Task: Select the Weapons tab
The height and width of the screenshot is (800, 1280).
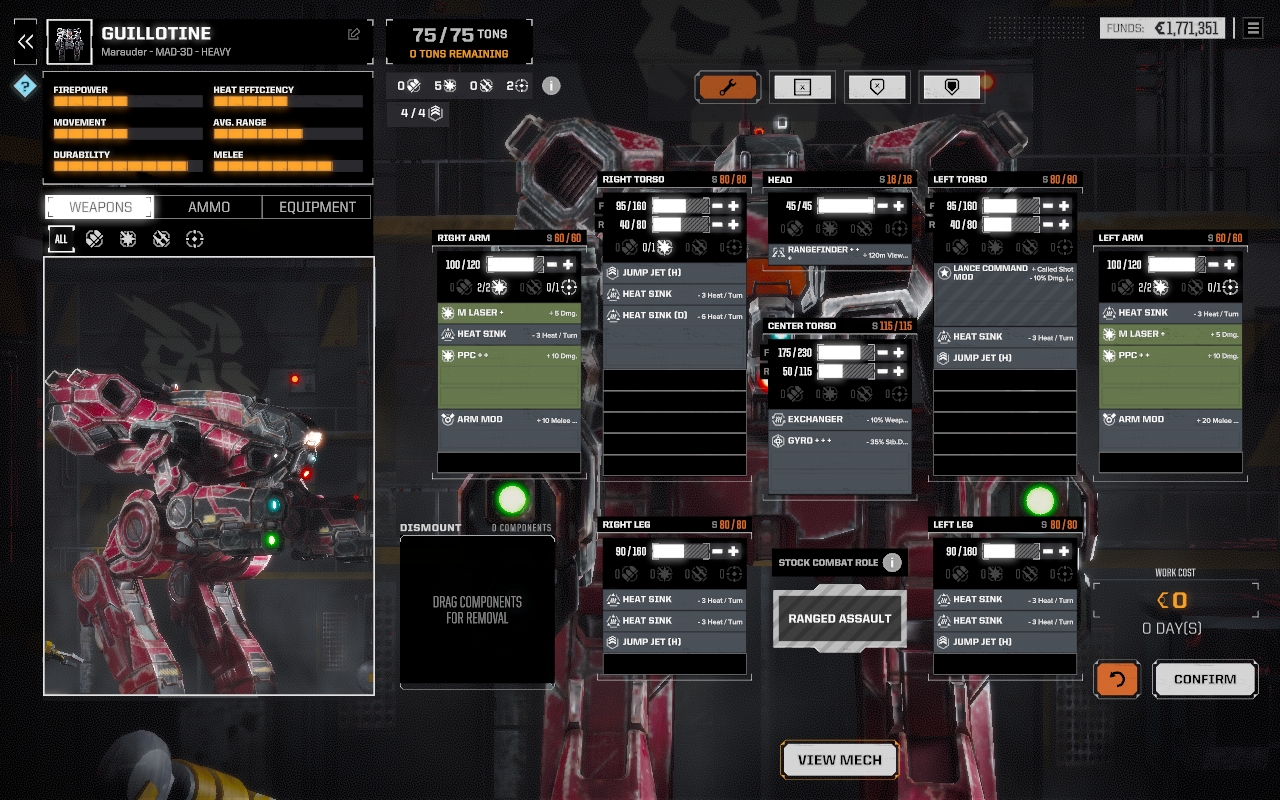Action: click(x=100, y=207)
